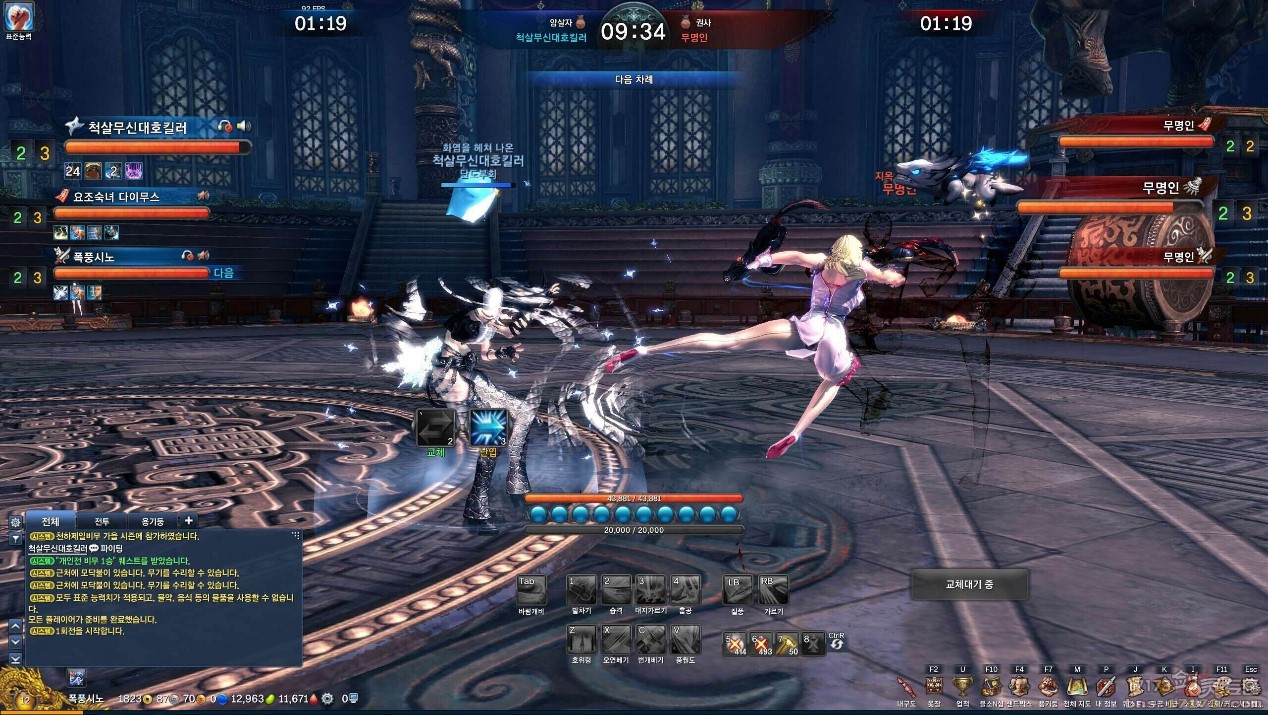Open the chat filter funnel icon
Viewport: 1268px width, 715px height.
pyautogui.click(x=15, y=538)
